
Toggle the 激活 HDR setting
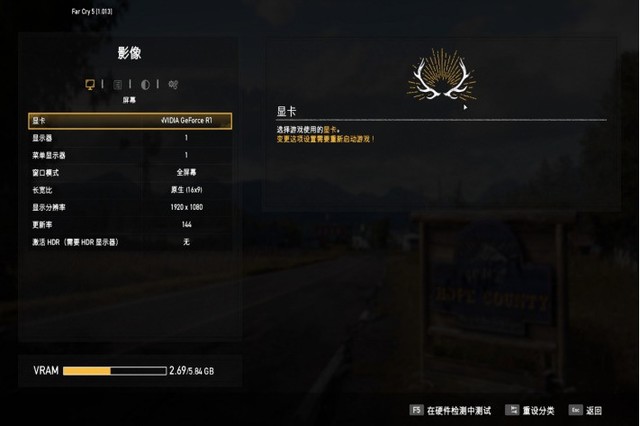click(x=131, y=242)
